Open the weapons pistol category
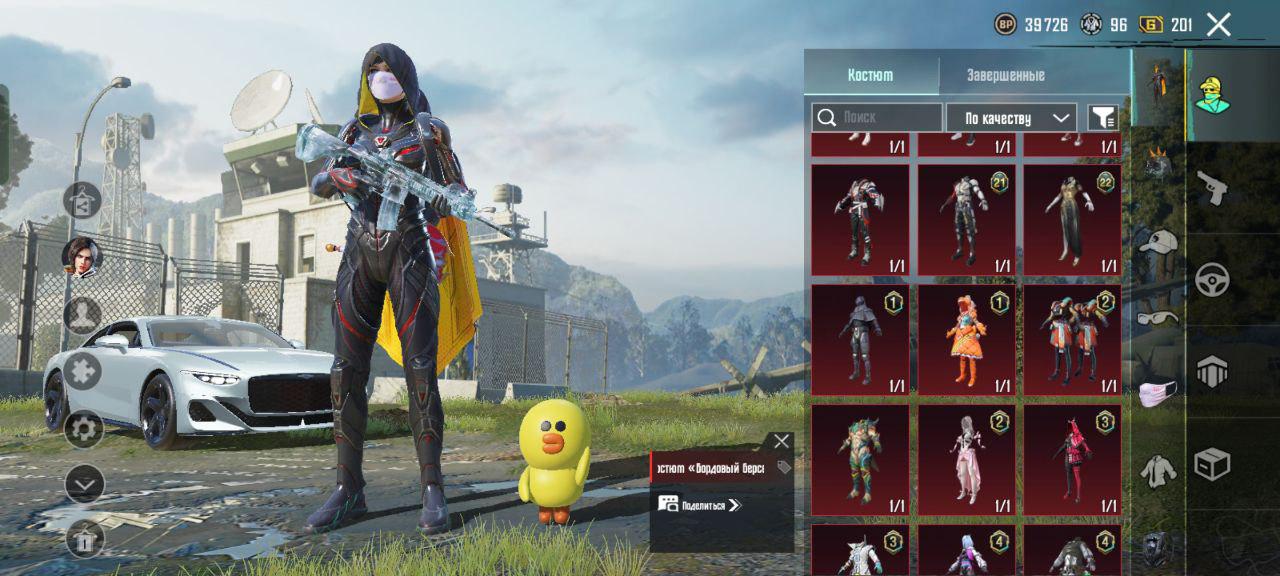The width and height of the screenshot is (1280, 576). (1212, 186)
